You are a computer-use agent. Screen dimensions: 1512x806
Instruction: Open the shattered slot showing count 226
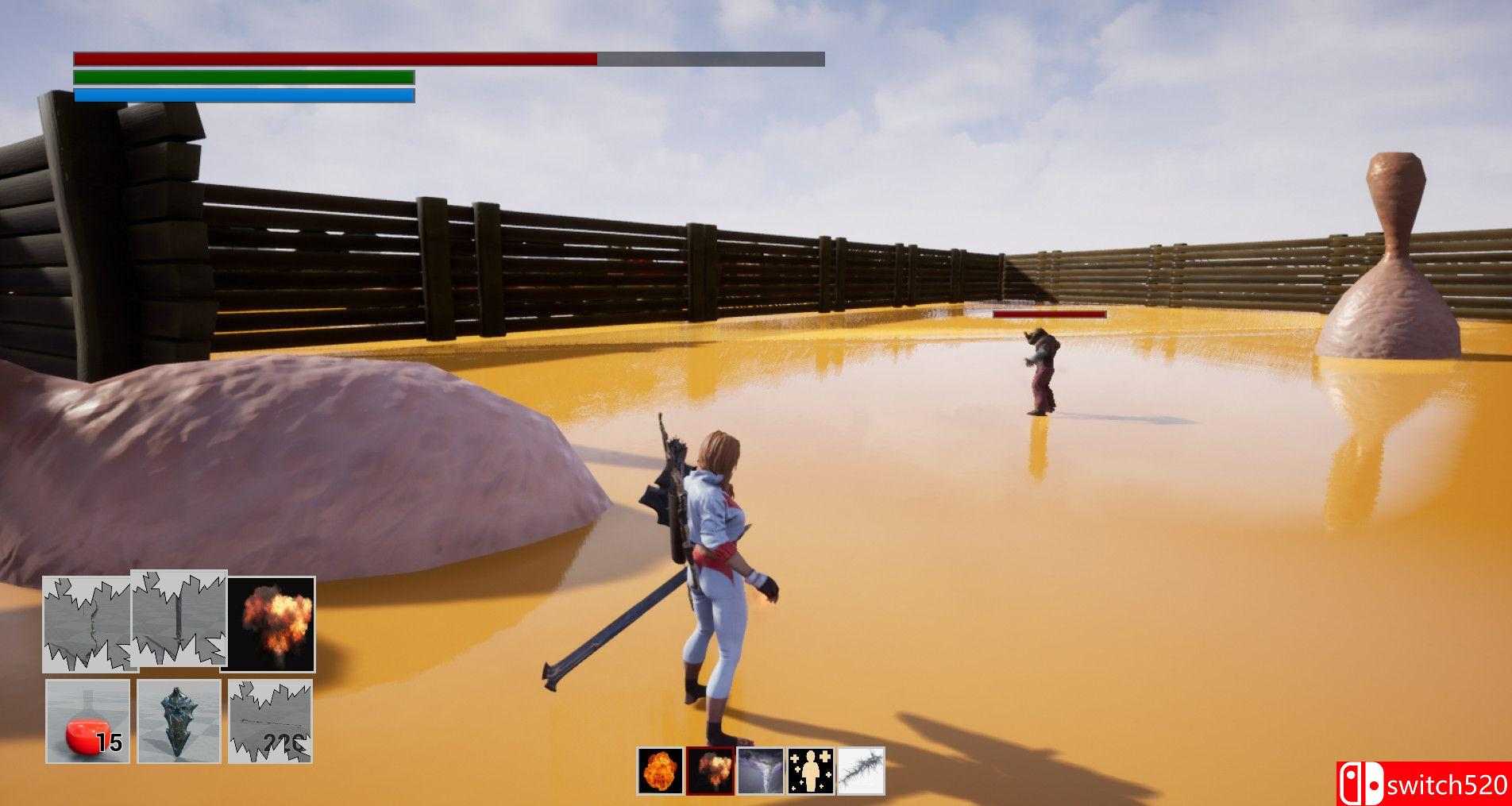pyautogui.click(x=271, y=721)
